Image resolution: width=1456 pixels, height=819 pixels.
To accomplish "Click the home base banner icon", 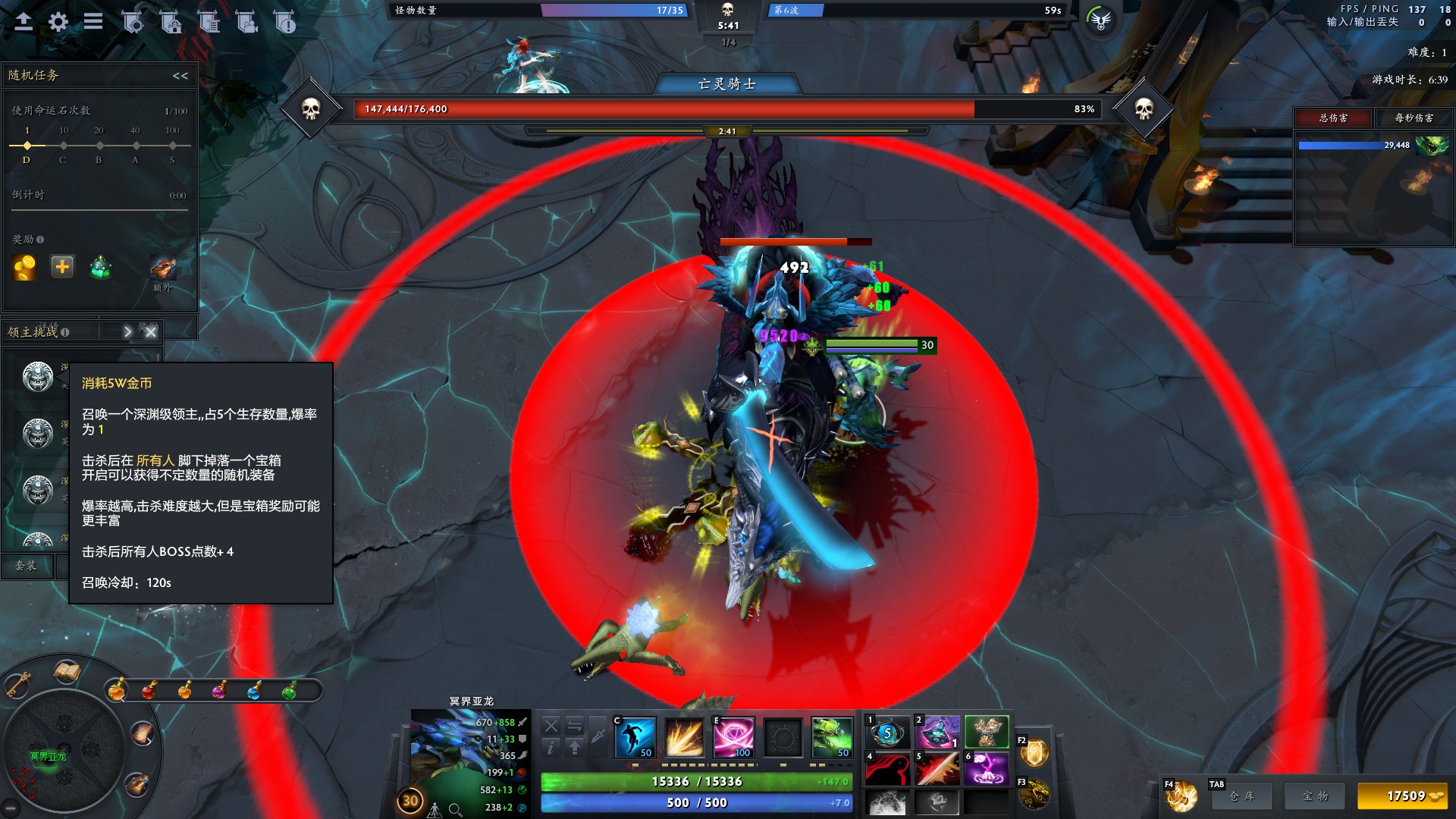I will coord(171,23).
